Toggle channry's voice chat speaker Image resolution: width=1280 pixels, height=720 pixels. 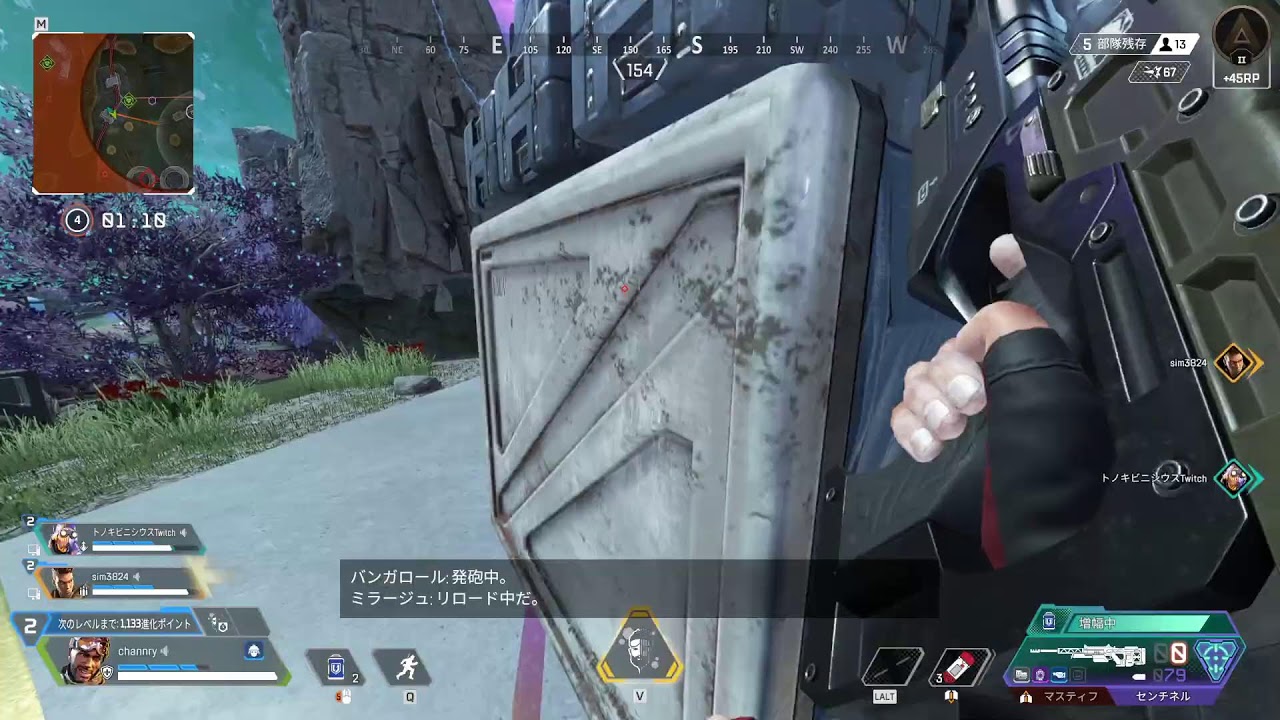tap(165, 652)
